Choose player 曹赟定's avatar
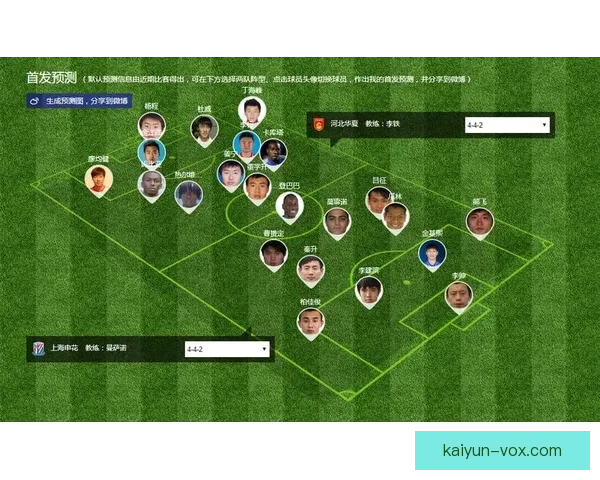 tap(274, 253)
